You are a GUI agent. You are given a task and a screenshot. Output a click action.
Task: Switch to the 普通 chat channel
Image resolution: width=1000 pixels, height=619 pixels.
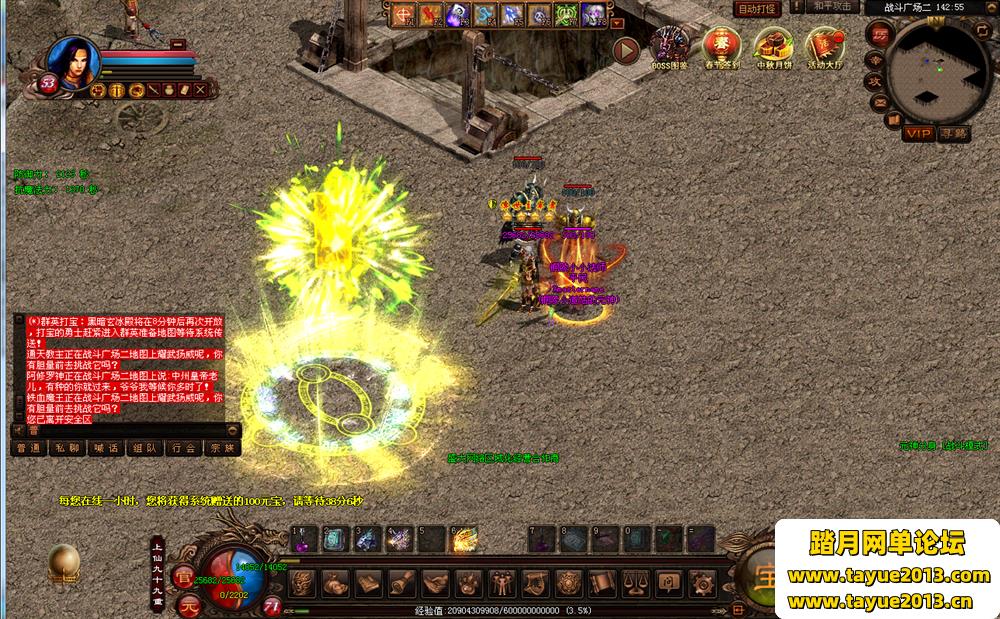tap(28, 449)
